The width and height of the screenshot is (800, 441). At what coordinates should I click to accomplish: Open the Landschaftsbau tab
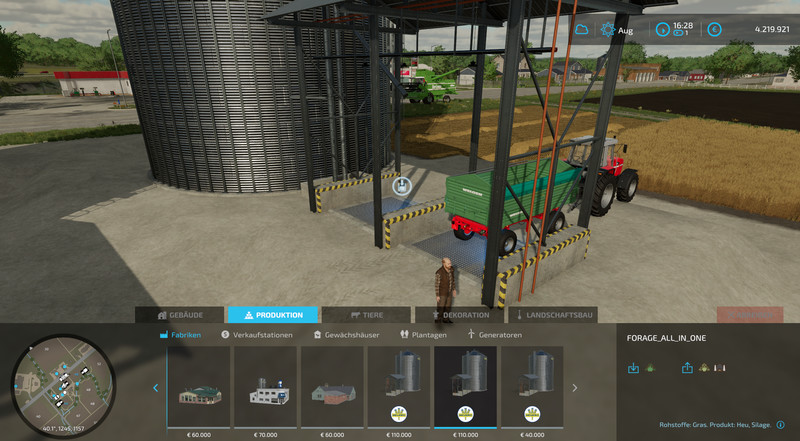point(552,315)
